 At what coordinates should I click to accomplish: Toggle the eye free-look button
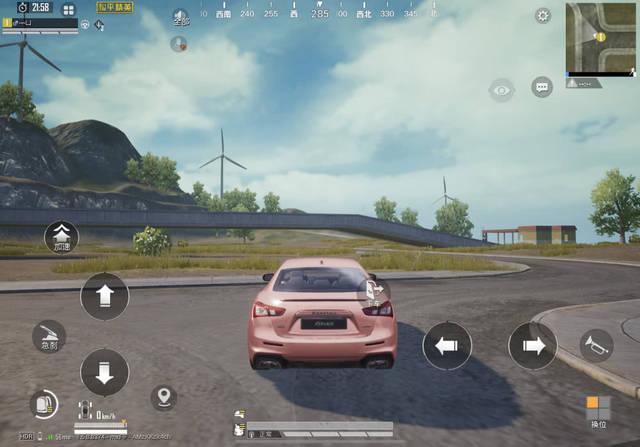(x=501, y=91)
